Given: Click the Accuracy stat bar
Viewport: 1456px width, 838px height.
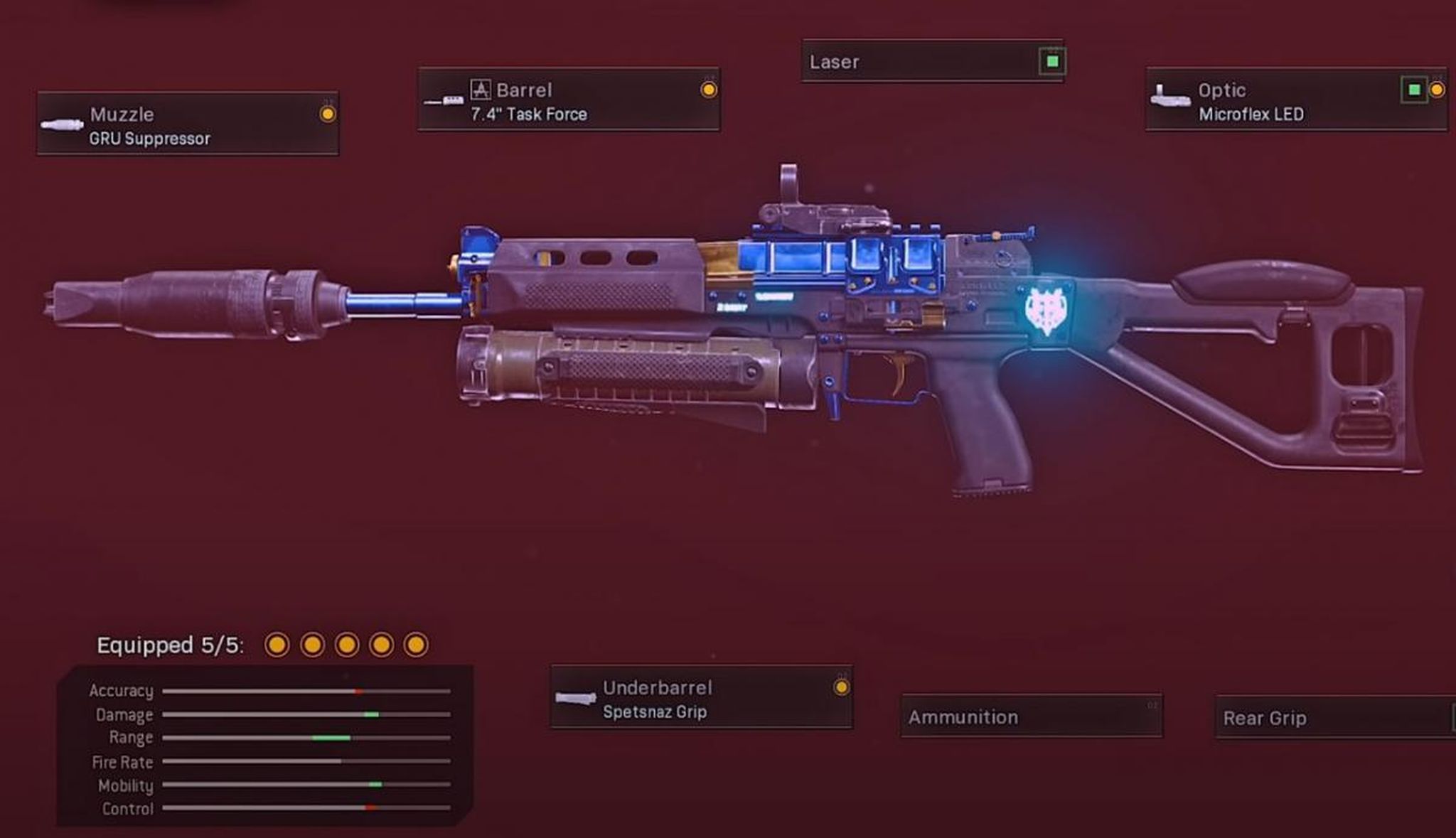Looking at the screenshot, I should coord(306,690).
